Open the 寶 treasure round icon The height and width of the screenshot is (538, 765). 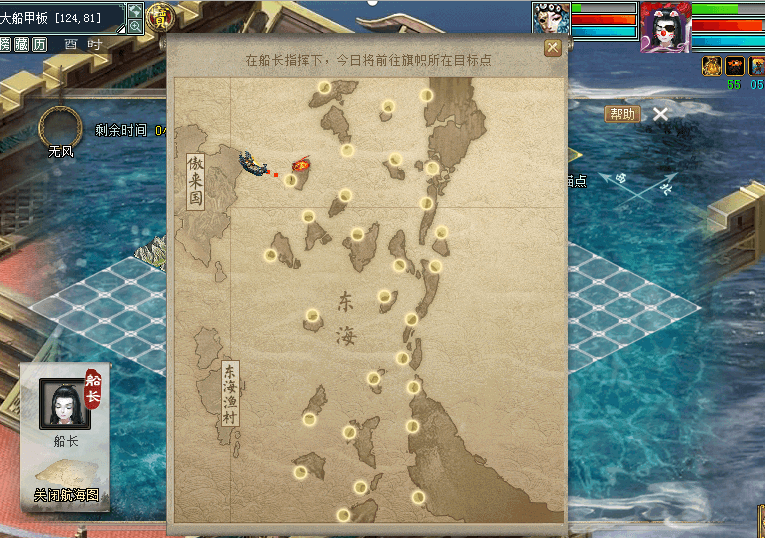[x=159, y=17]
